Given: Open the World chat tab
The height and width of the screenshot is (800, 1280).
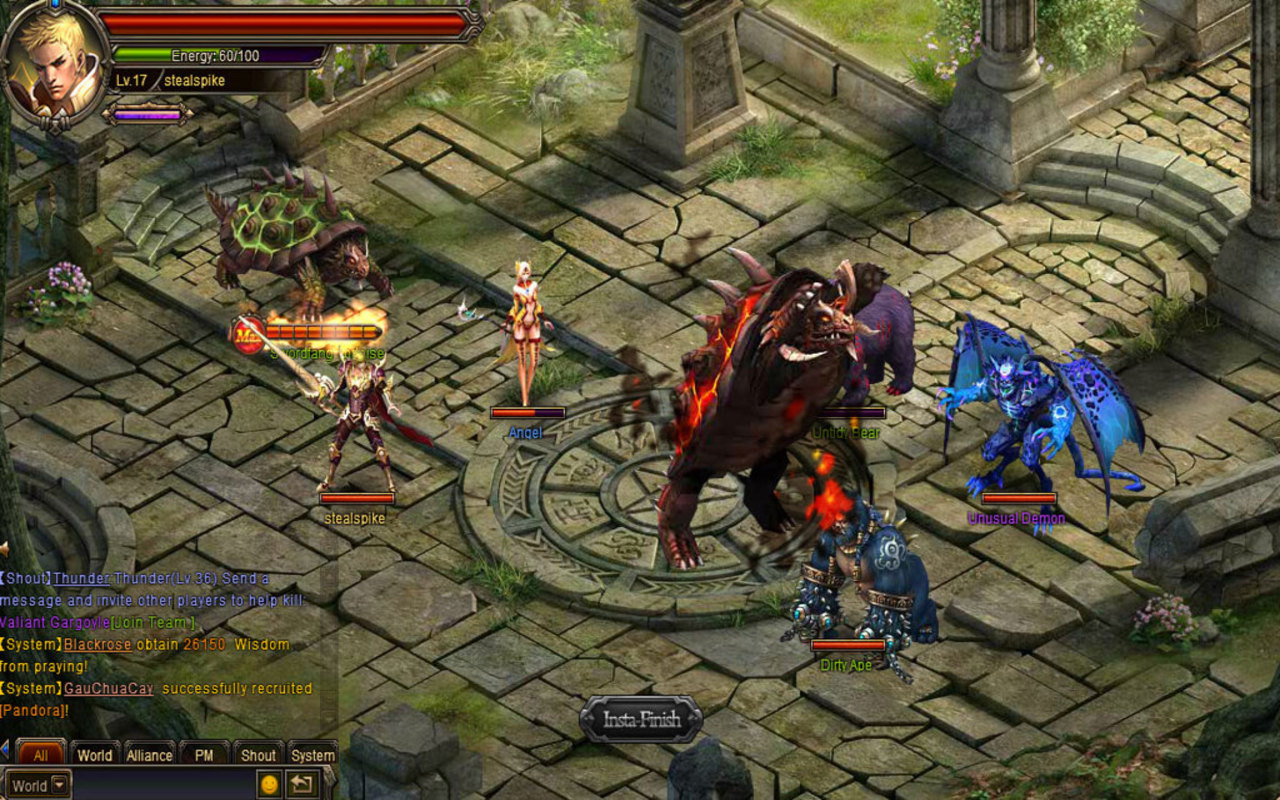Looking at the screenshot, I should pyautogui.click(x=95, y=756).
